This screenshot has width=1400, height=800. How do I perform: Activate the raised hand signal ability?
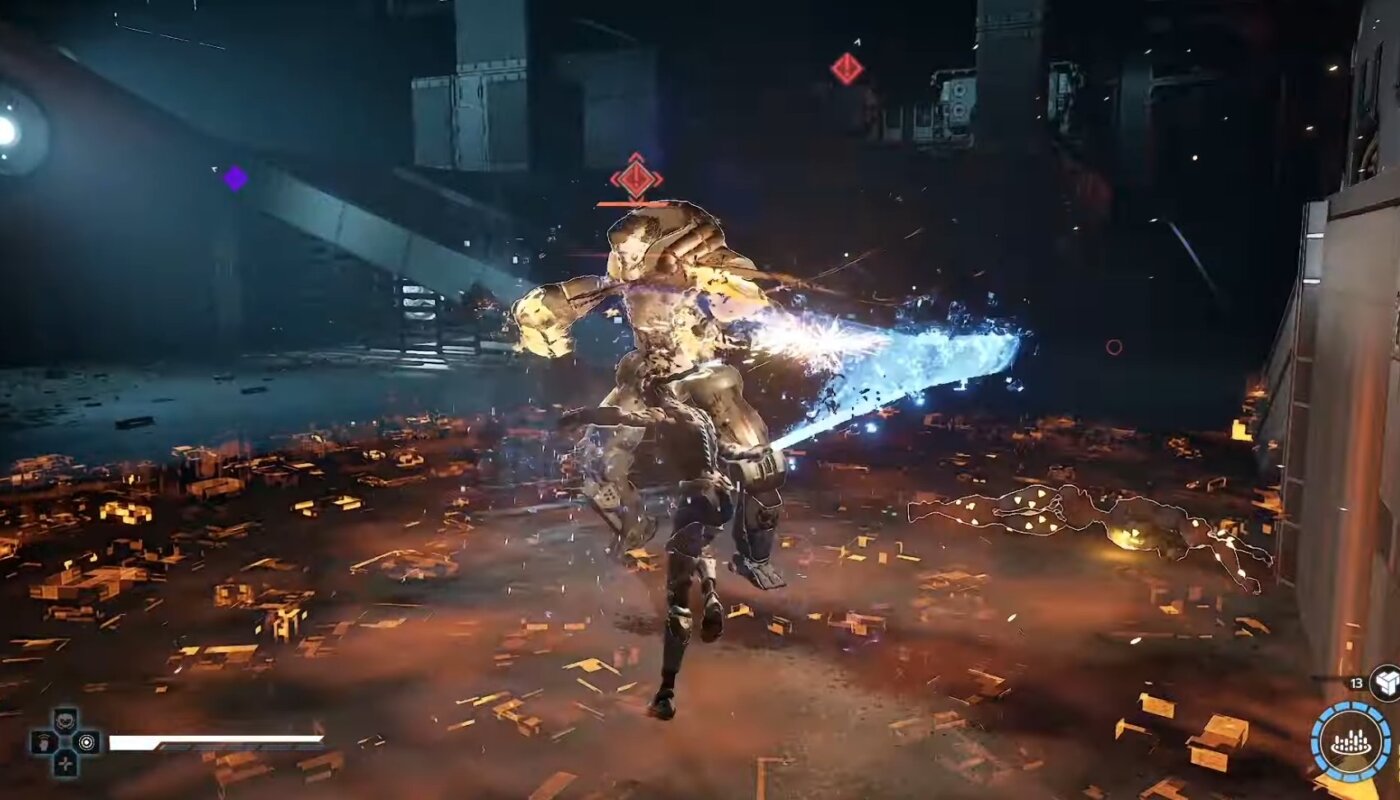43,742
